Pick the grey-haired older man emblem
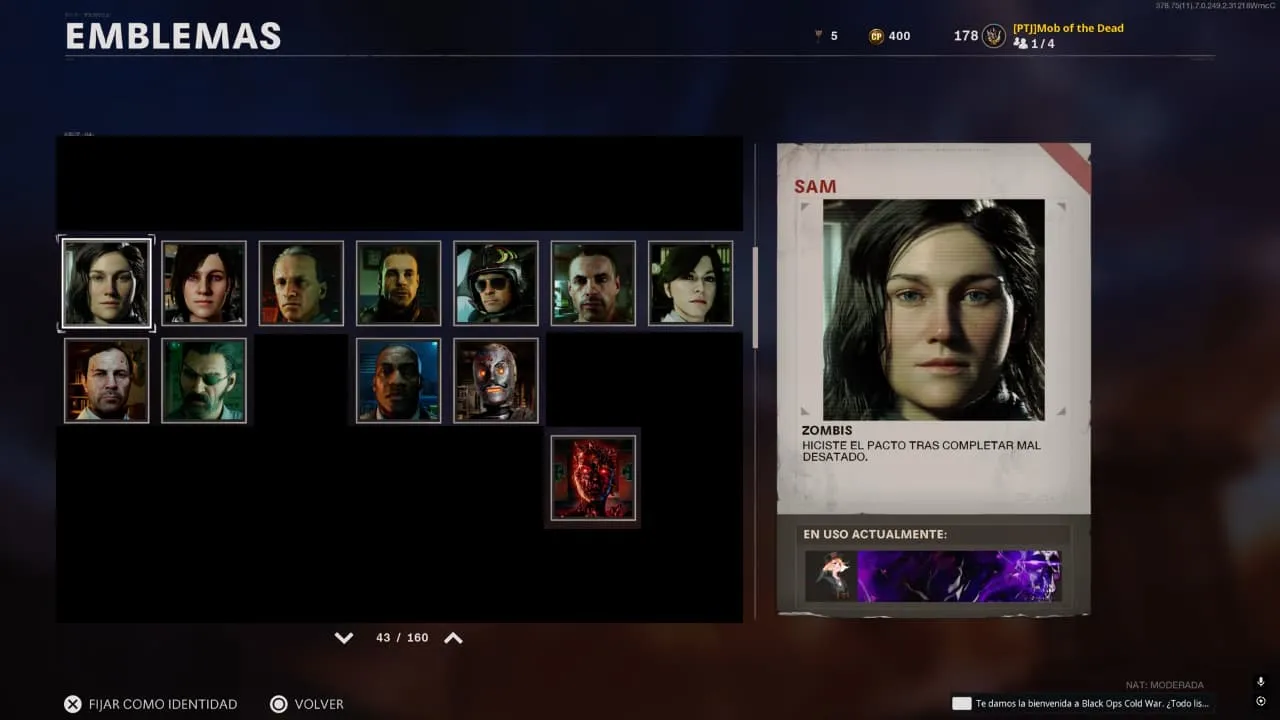 [x=301, y=283]
